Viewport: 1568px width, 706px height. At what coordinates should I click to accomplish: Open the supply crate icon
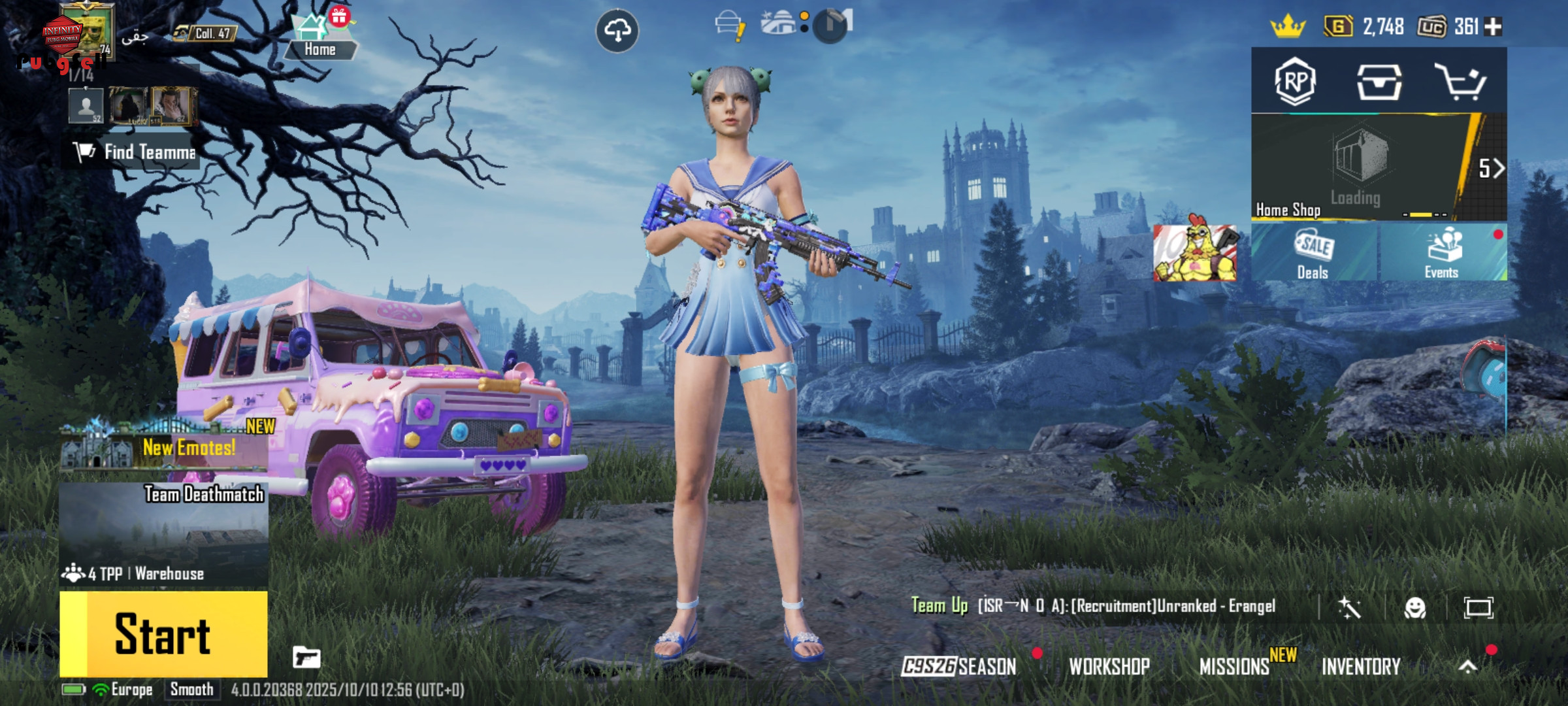pos(1379,82)
